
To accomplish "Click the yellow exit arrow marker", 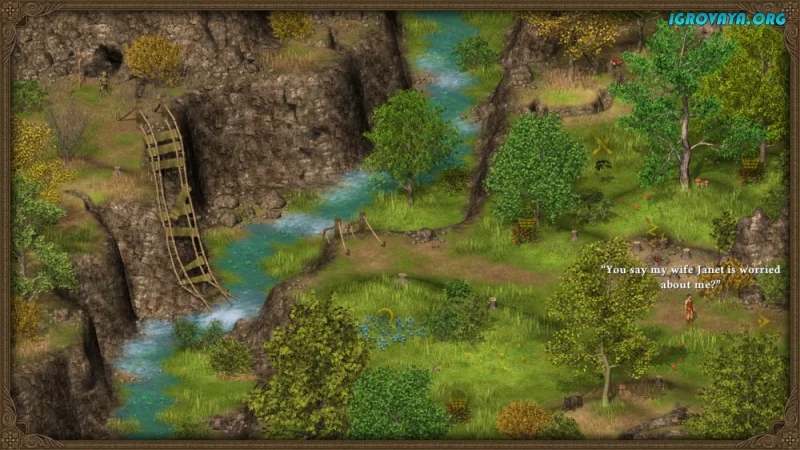I will (764, 321).
